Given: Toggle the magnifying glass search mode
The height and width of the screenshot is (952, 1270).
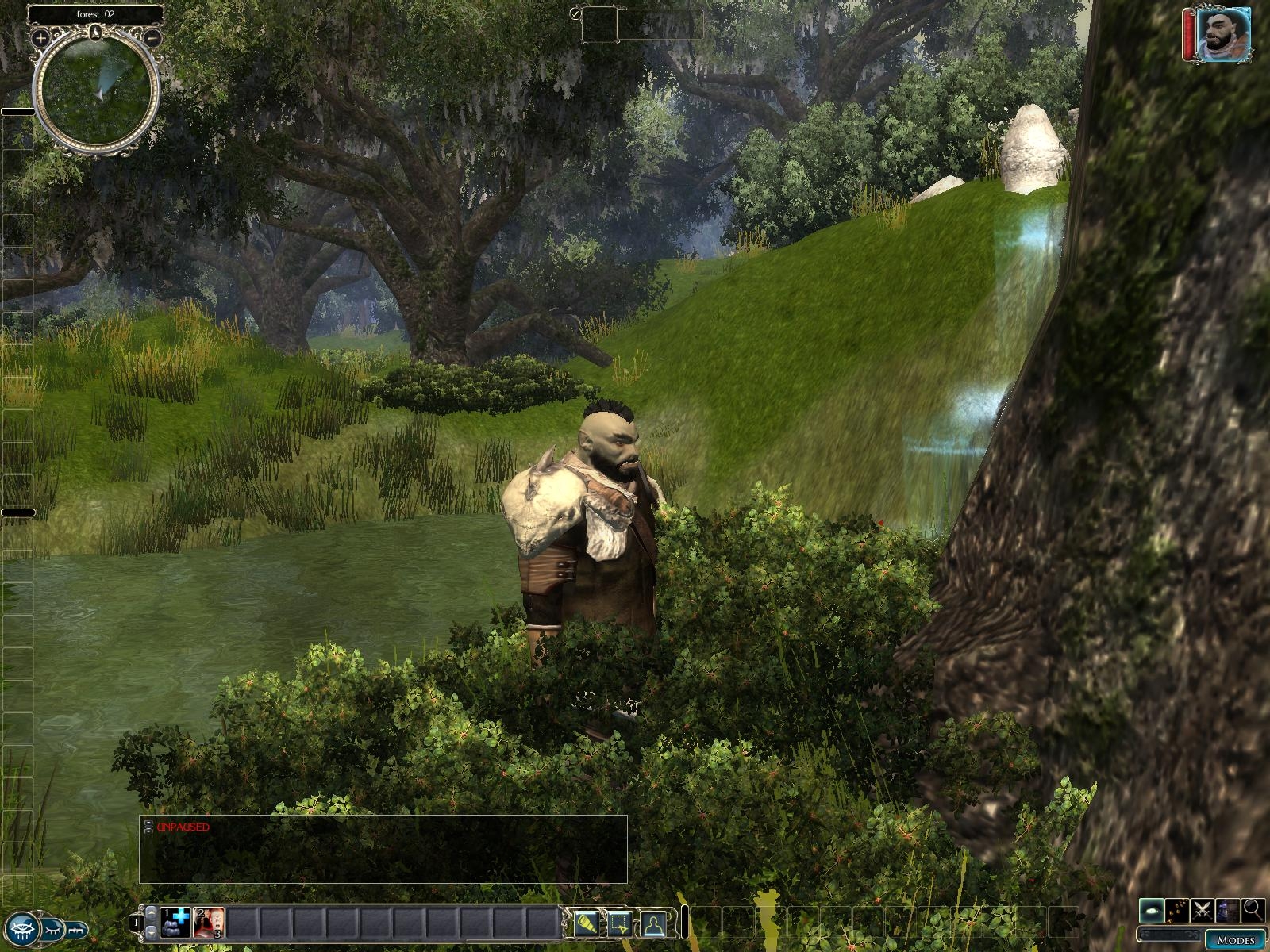Looking at the screenshot, I should click(1253, 911).
